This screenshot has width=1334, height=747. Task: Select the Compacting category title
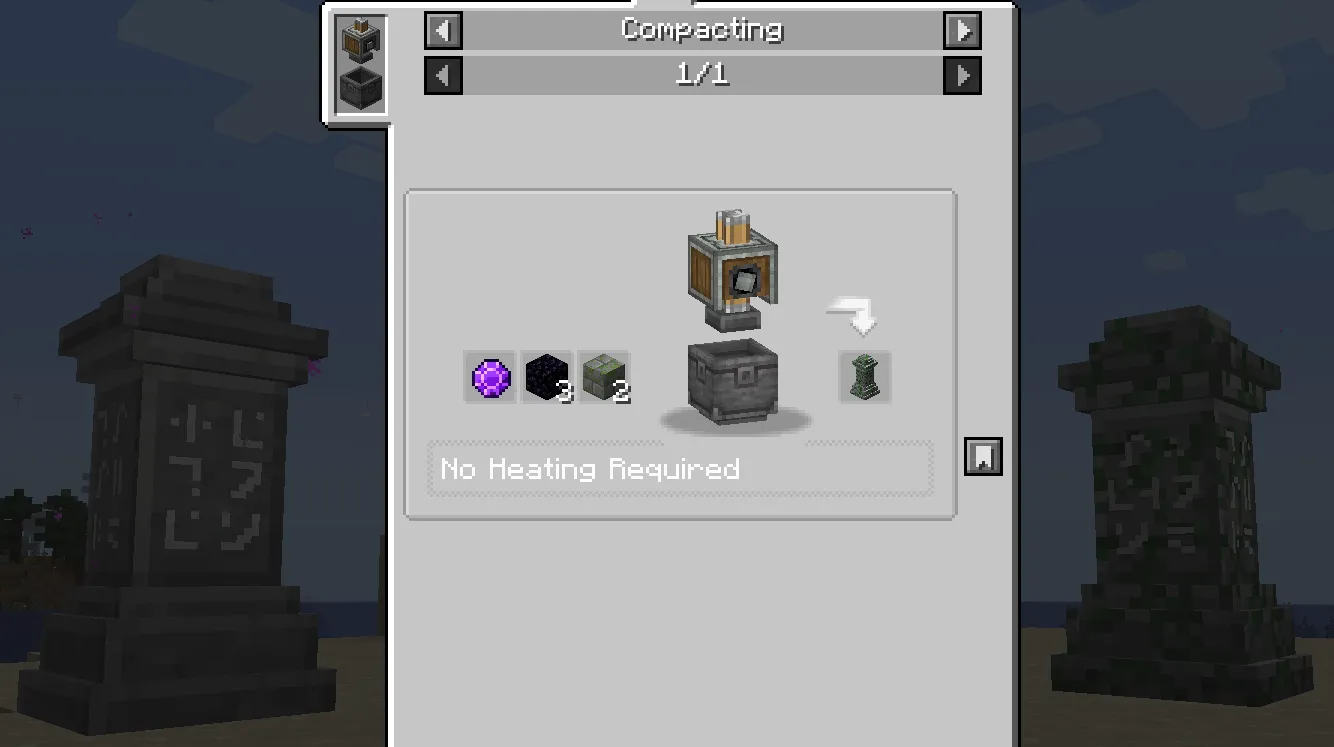point(702,29)
